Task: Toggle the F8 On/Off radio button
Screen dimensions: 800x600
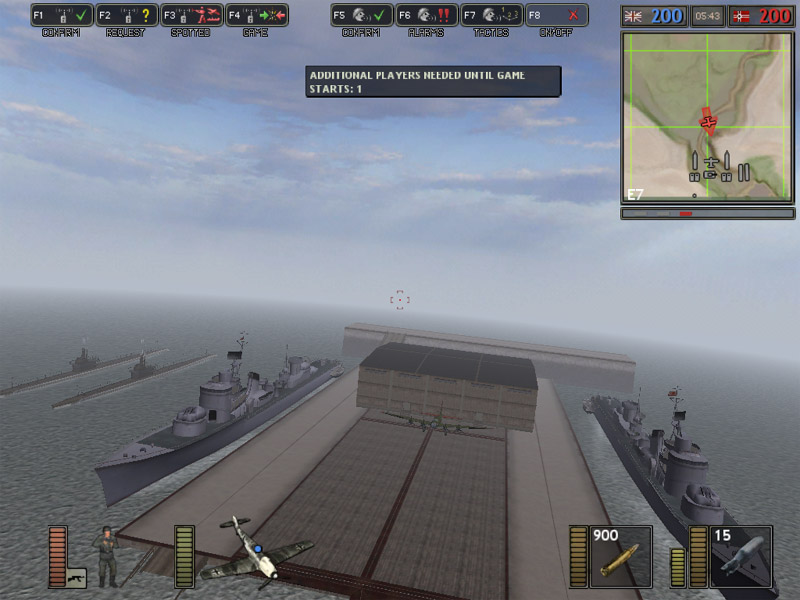Action: tap(556, 16)
